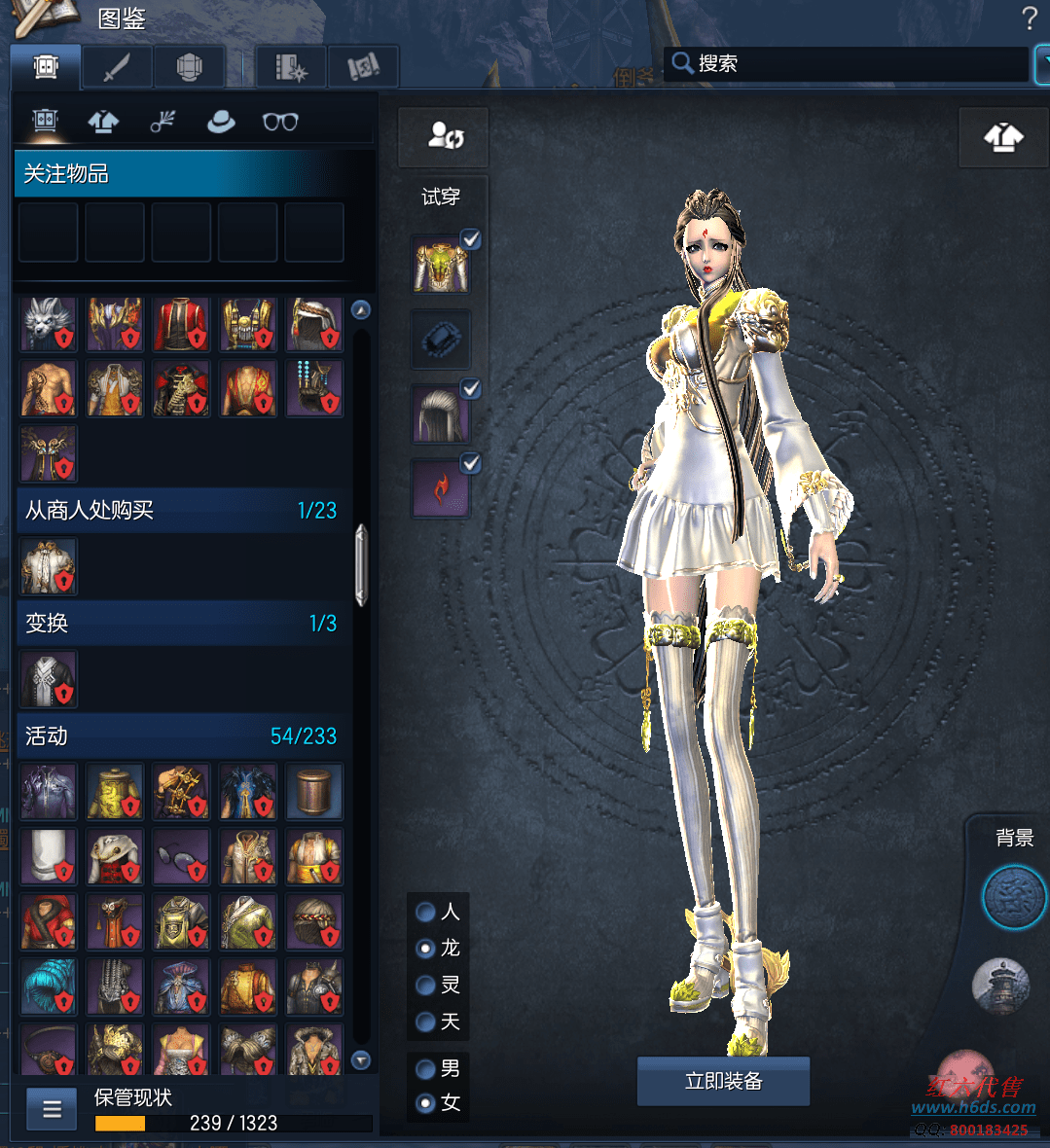
Task: Select the white wolf head costume
Action: (x=48, y=325)
